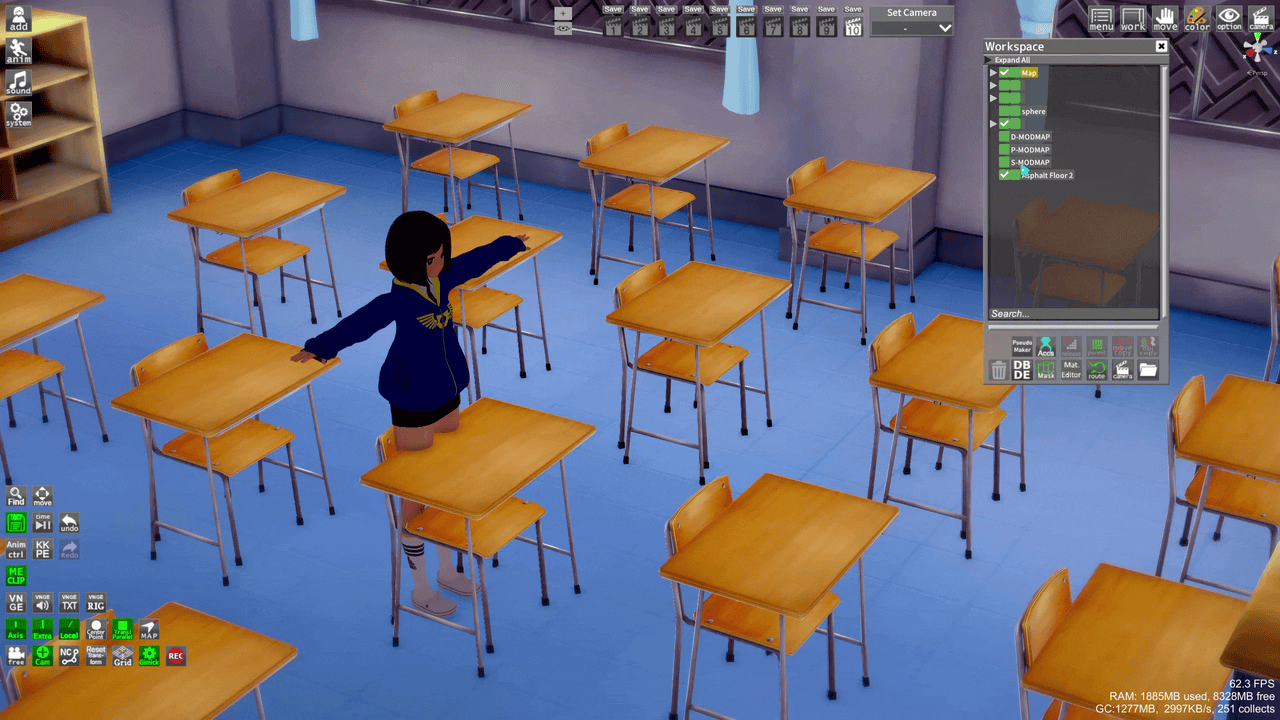Open the Set Camera dropdown

[912, 28]
